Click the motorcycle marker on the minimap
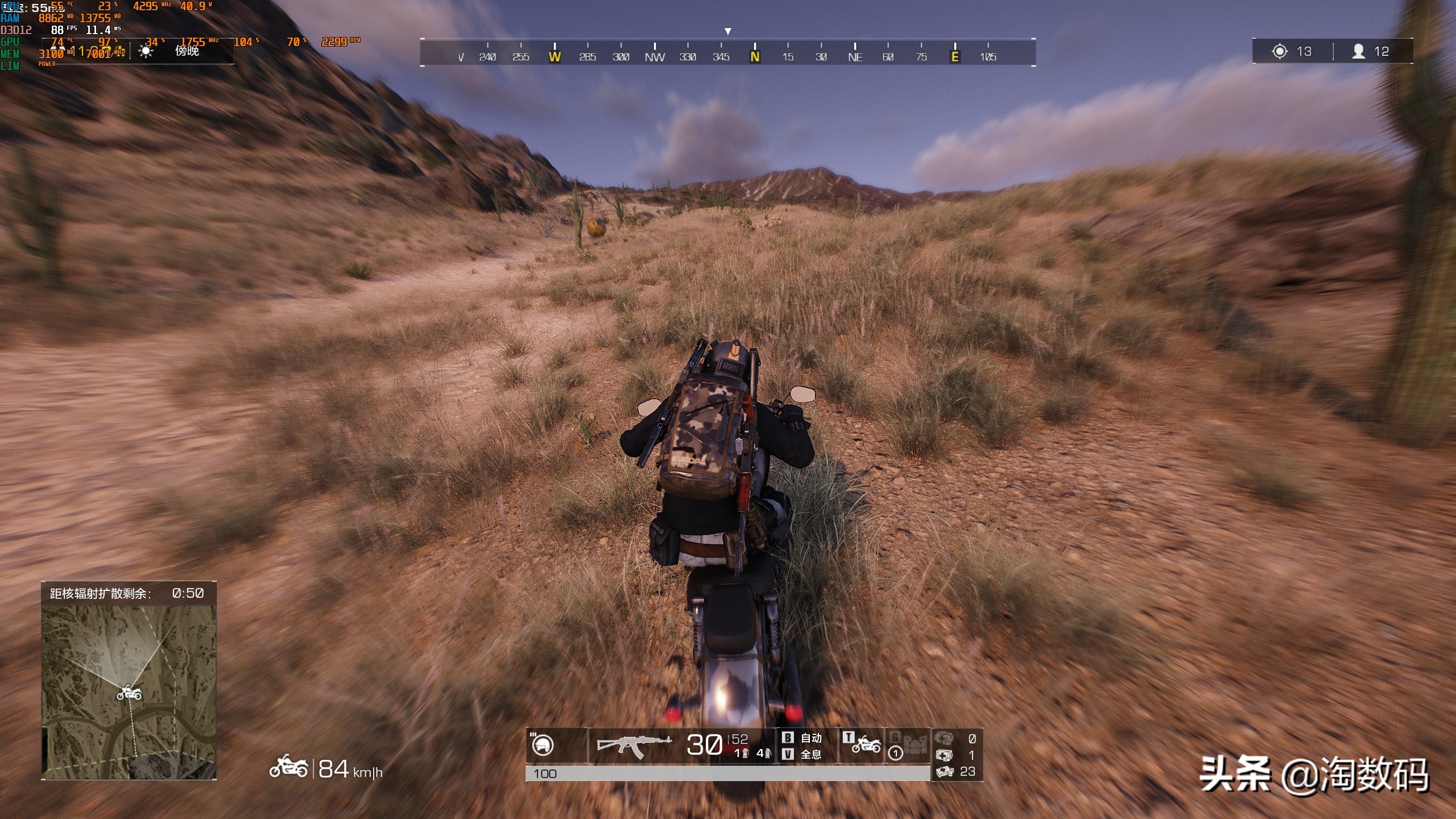The width and height of the screenshot is (1456, 819). coord(129,693)
